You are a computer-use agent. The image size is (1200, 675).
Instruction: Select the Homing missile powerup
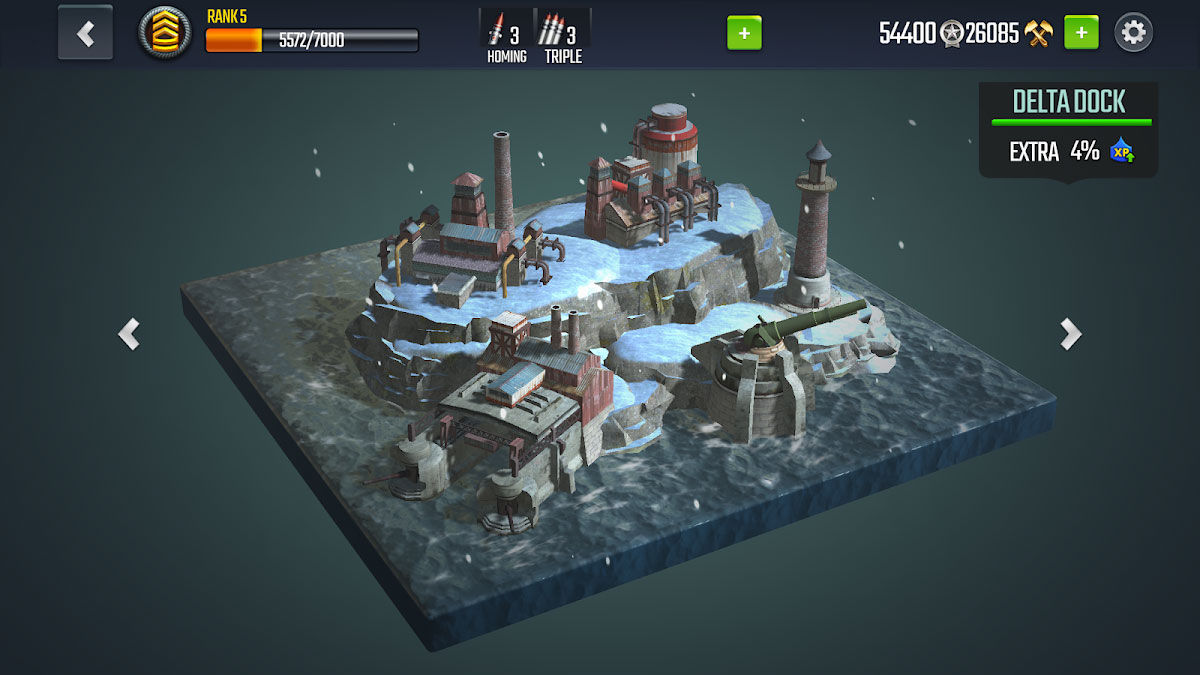point(507,37)
